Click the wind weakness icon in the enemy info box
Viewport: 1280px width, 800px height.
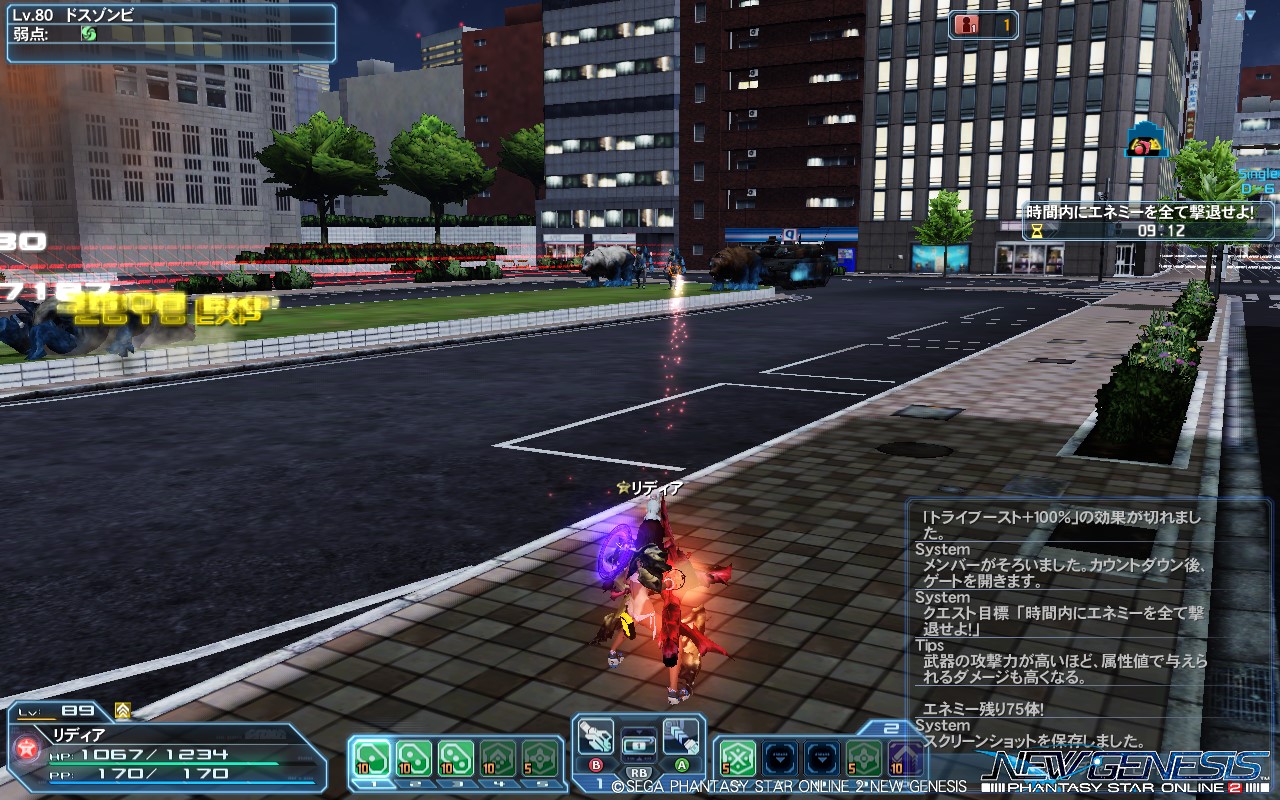(90, 33)
